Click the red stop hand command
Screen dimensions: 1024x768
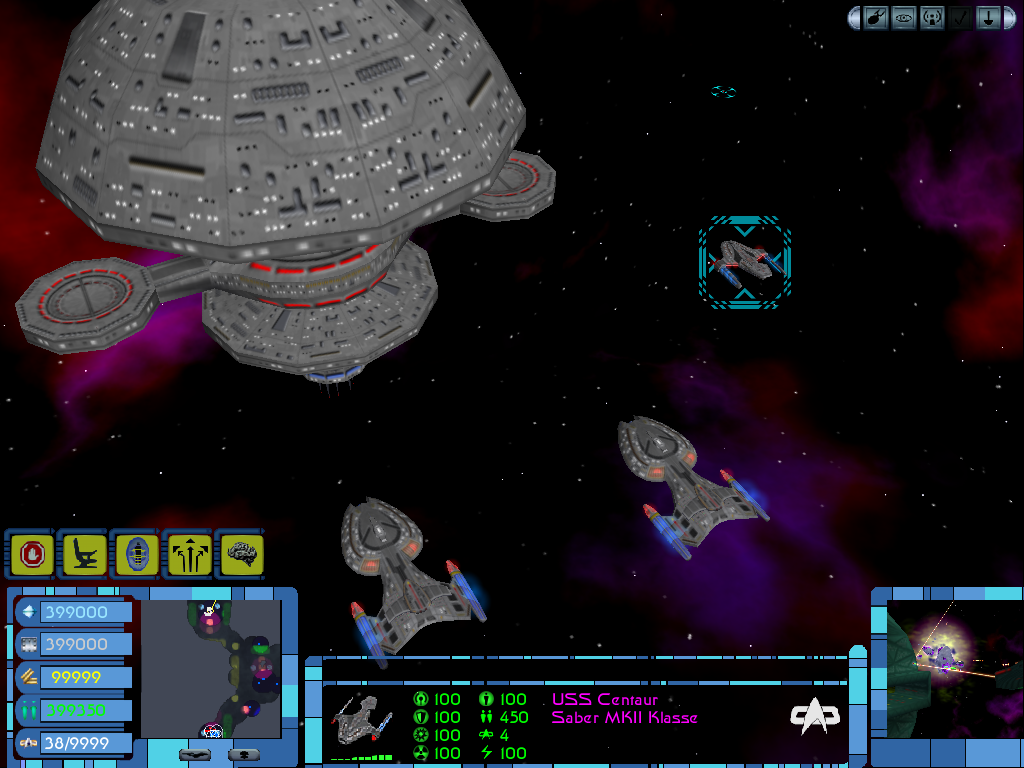tap(33, 553)
